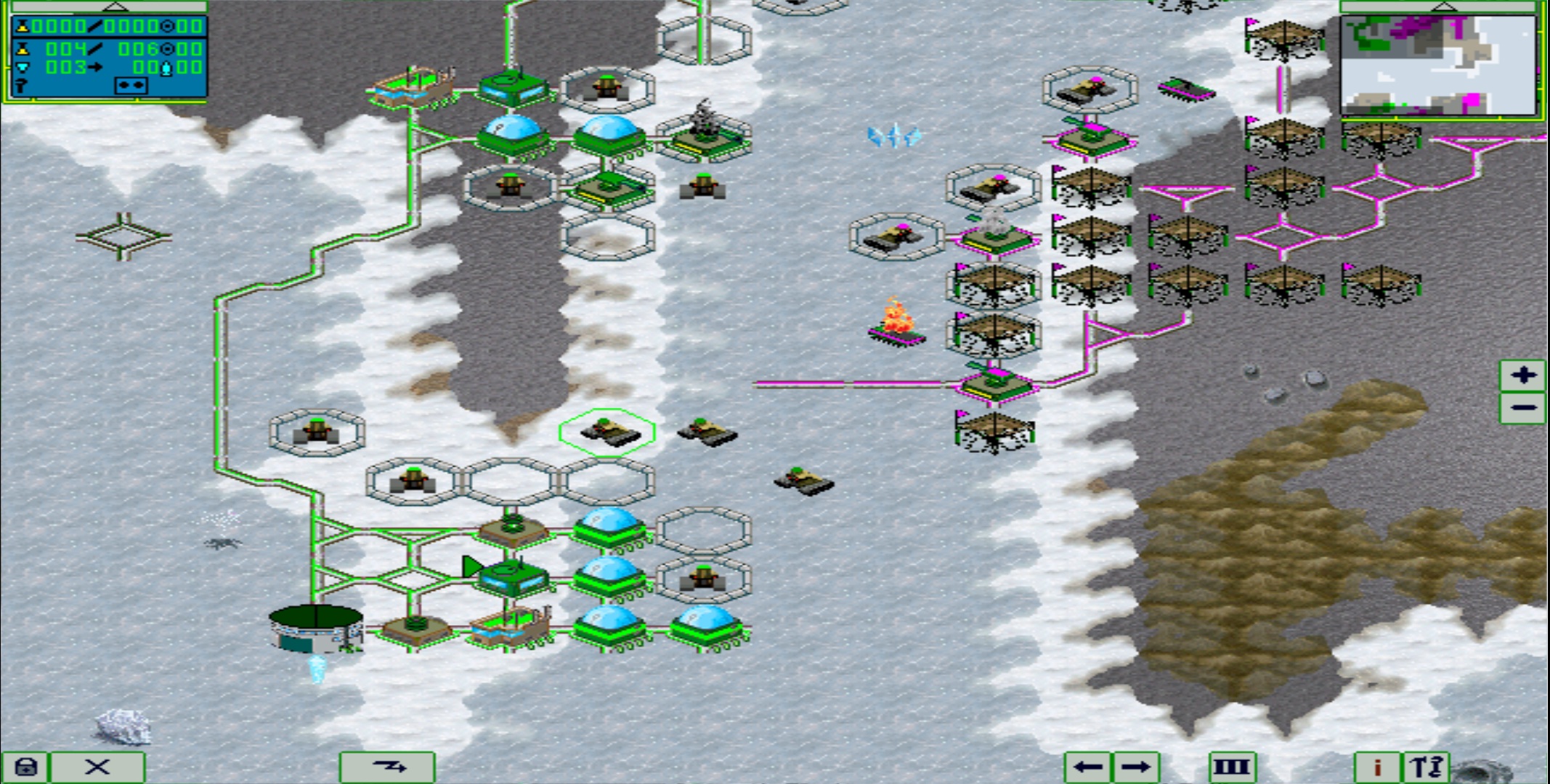1550x784 pixels.
Task: Click the zoom-in plus icon on the right edge
Action: [x=1524, y=376]
